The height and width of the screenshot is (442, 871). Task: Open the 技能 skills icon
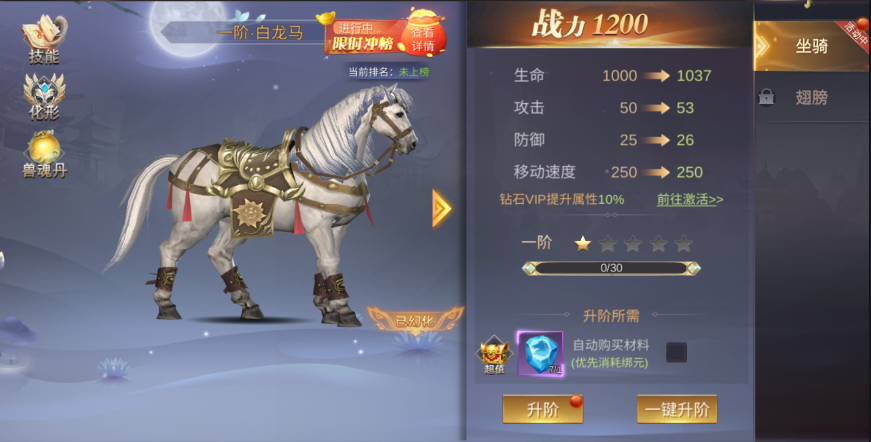[x=41, y=41]
